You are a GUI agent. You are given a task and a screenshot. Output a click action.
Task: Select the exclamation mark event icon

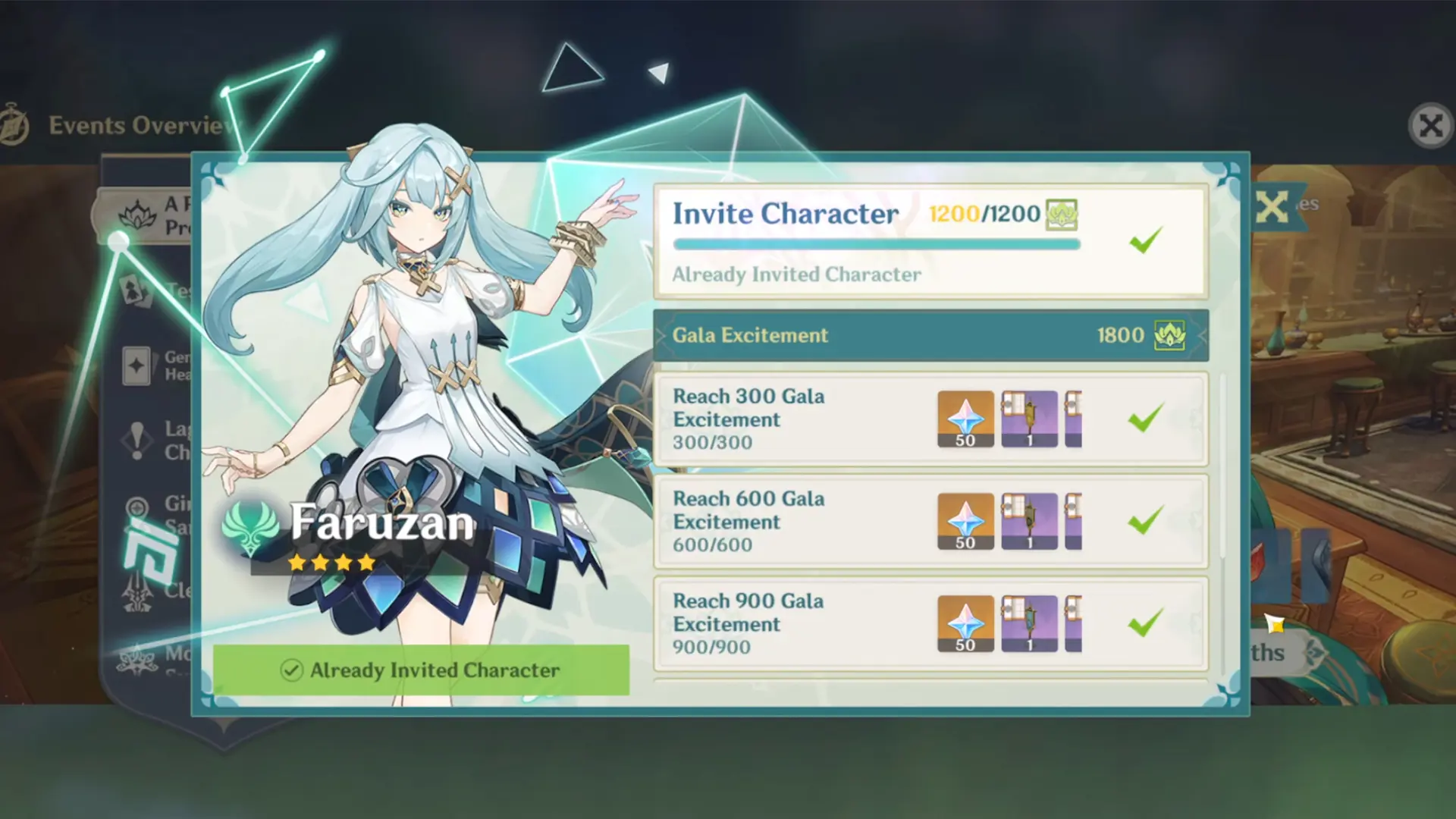pos(136,440)
